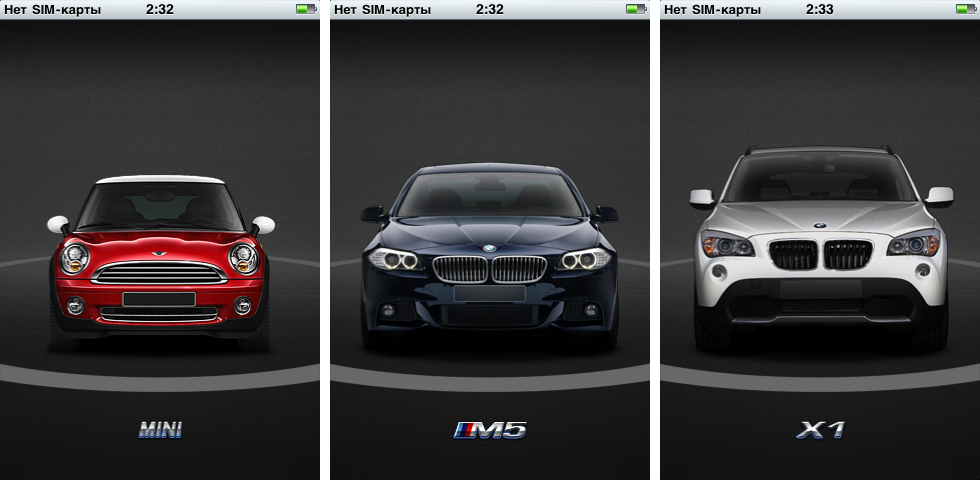Screen dimensions: 980x480
Task: Select the X1 name badge
Action: 820,431
